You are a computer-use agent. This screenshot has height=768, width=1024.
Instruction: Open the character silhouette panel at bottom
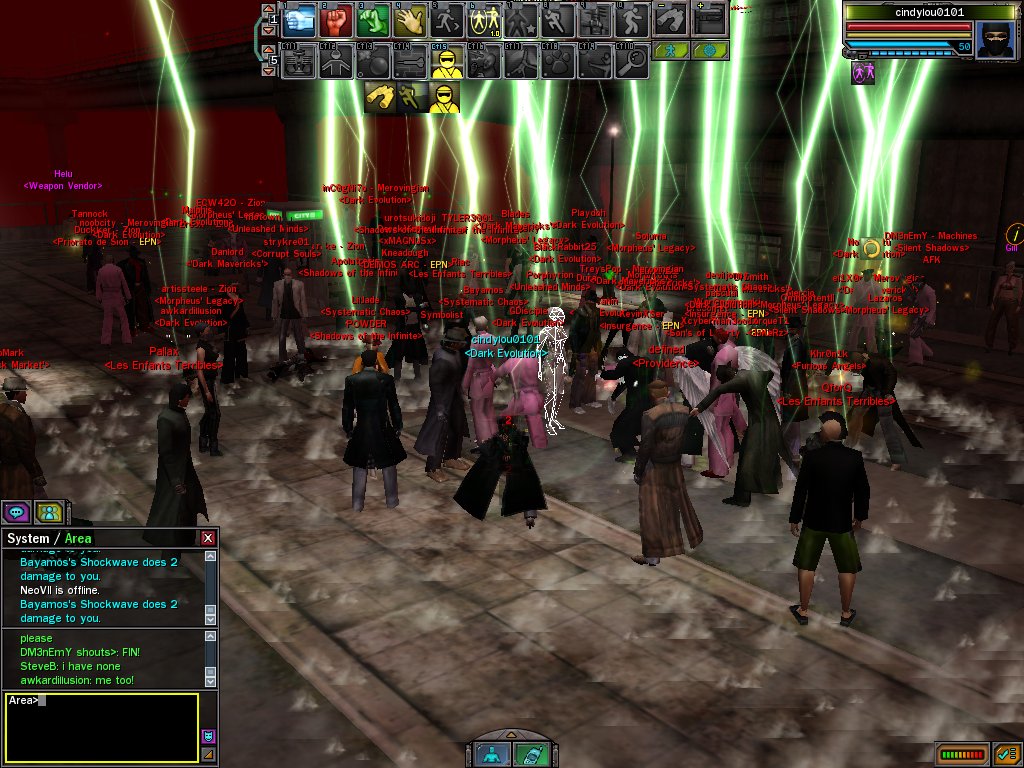pos(491,754)
